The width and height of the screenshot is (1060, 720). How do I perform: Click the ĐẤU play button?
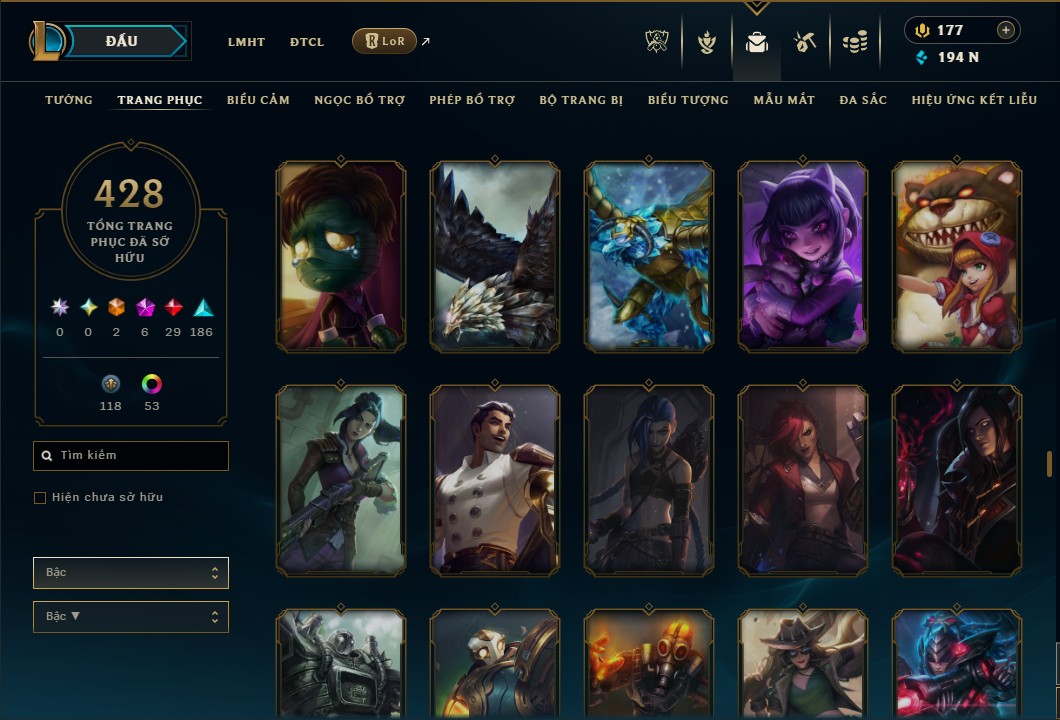click(x=122, y=41)
